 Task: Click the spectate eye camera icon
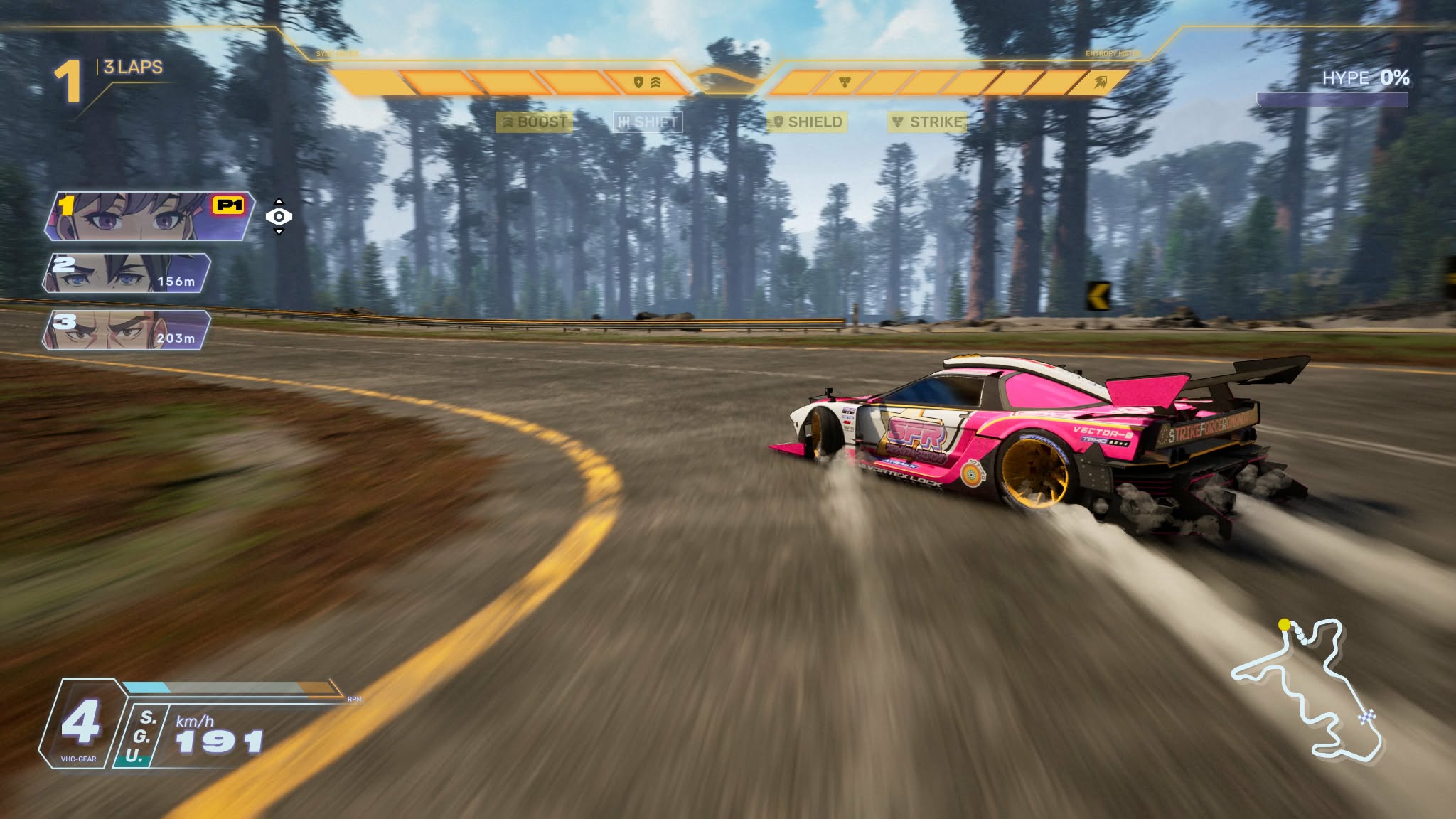click(279, 216)
